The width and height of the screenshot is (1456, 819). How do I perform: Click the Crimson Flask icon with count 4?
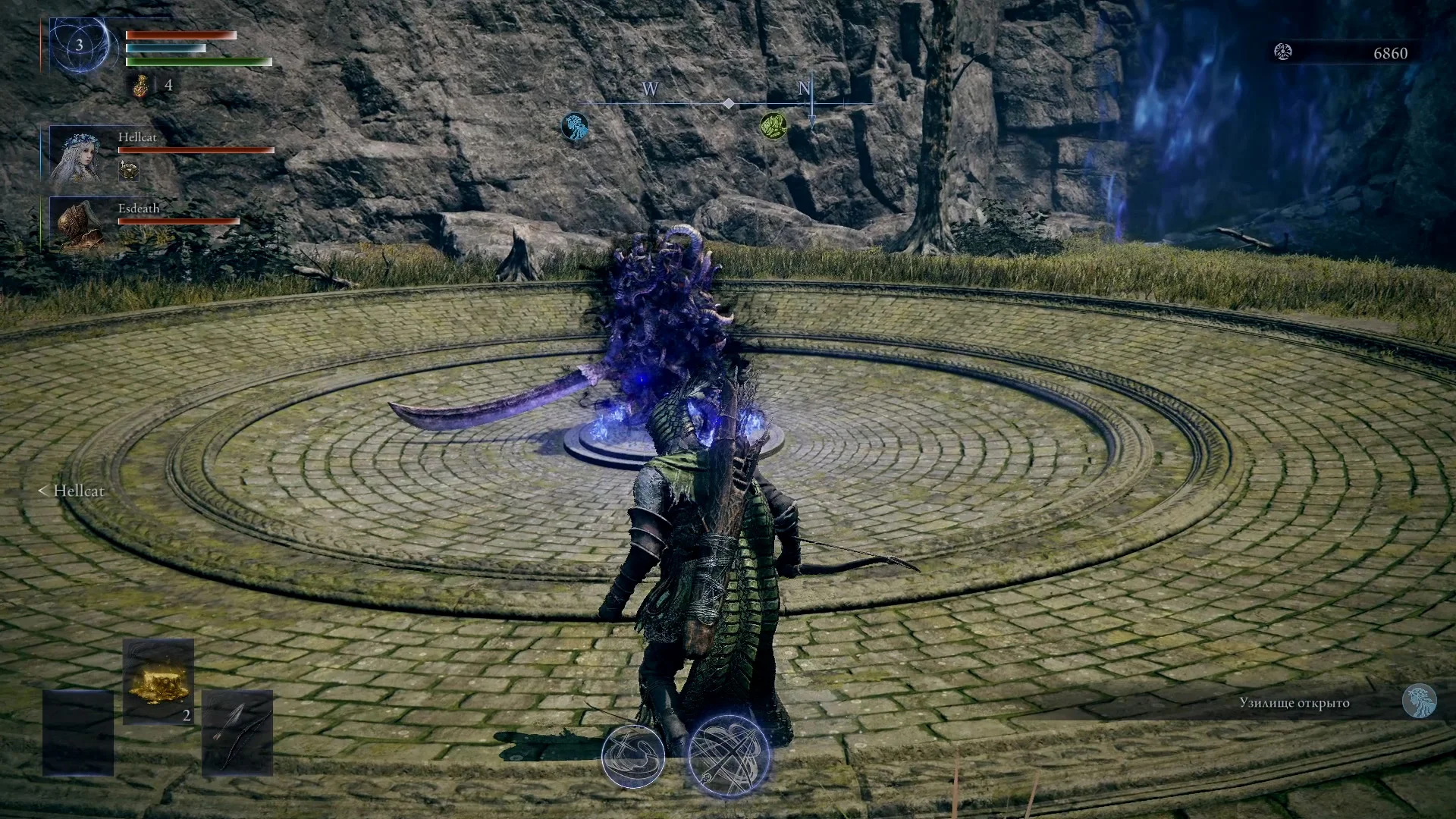click(x=141, y=85)
